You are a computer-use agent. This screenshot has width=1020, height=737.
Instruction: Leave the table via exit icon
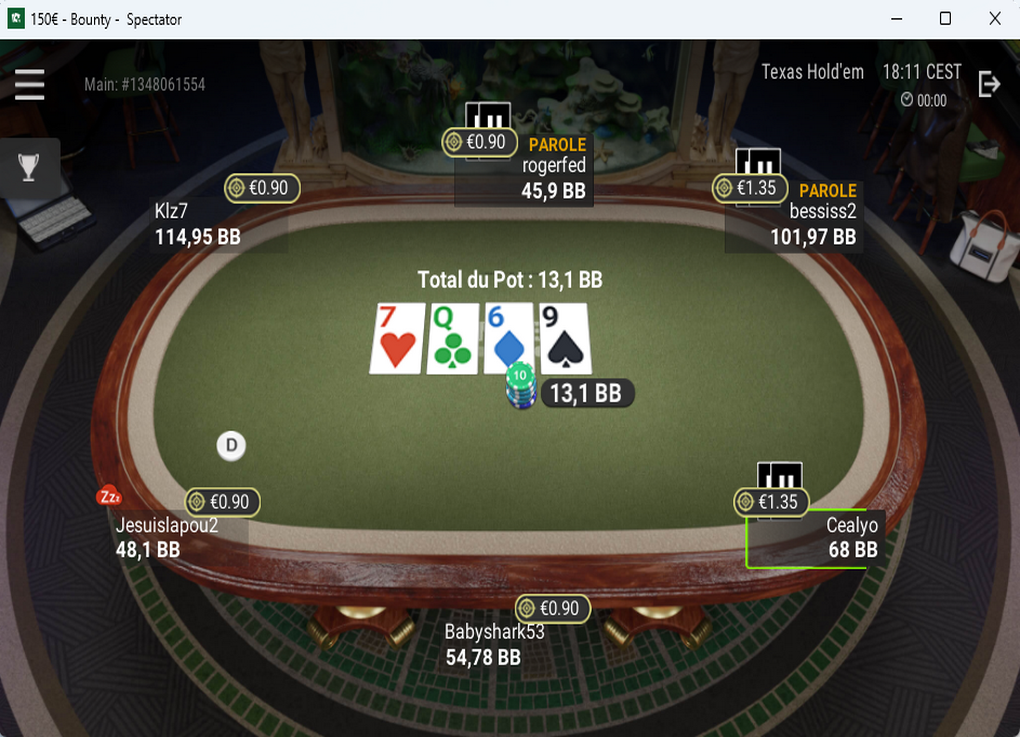point(988,85)
